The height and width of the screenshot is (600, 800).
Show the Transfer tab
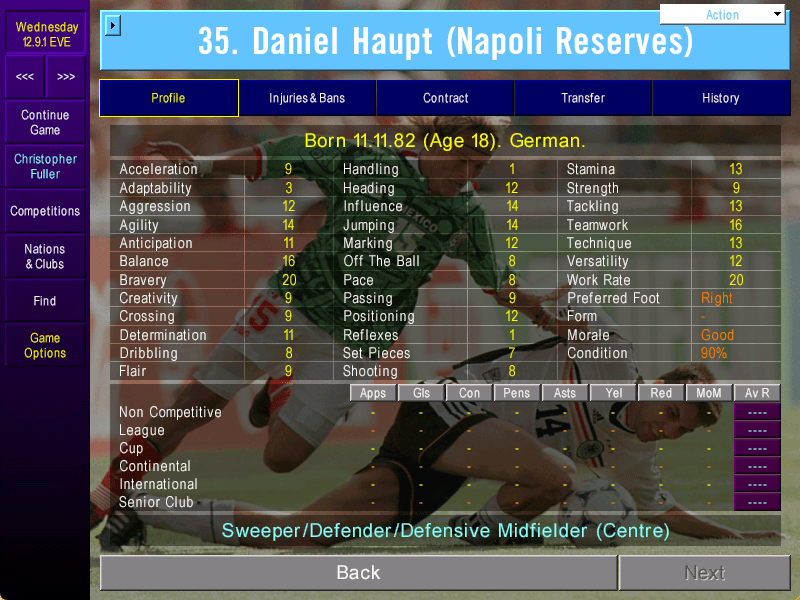click(x=583, y=98)
